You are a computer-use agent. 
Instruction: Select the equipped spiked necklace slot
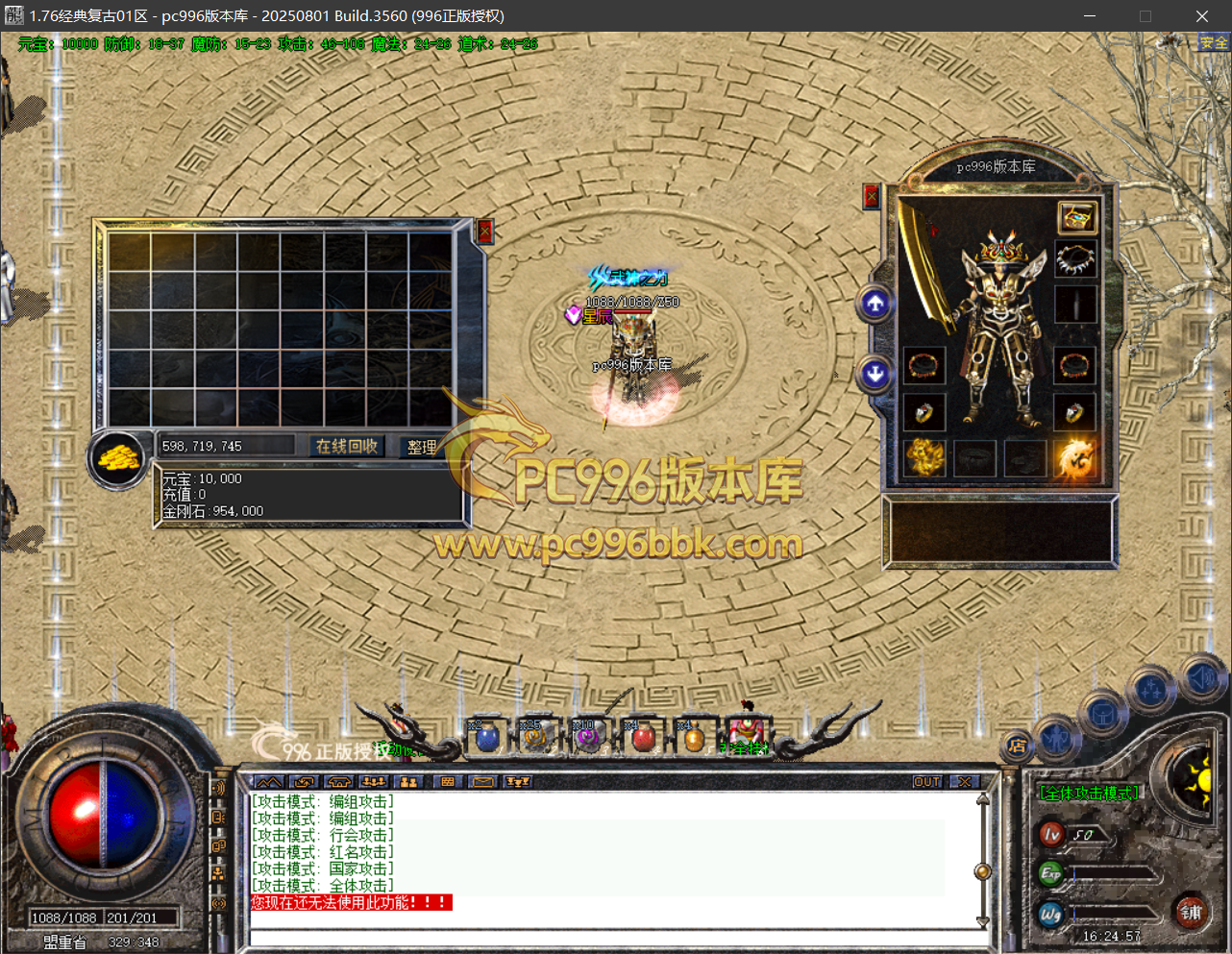coord(1075,259)
